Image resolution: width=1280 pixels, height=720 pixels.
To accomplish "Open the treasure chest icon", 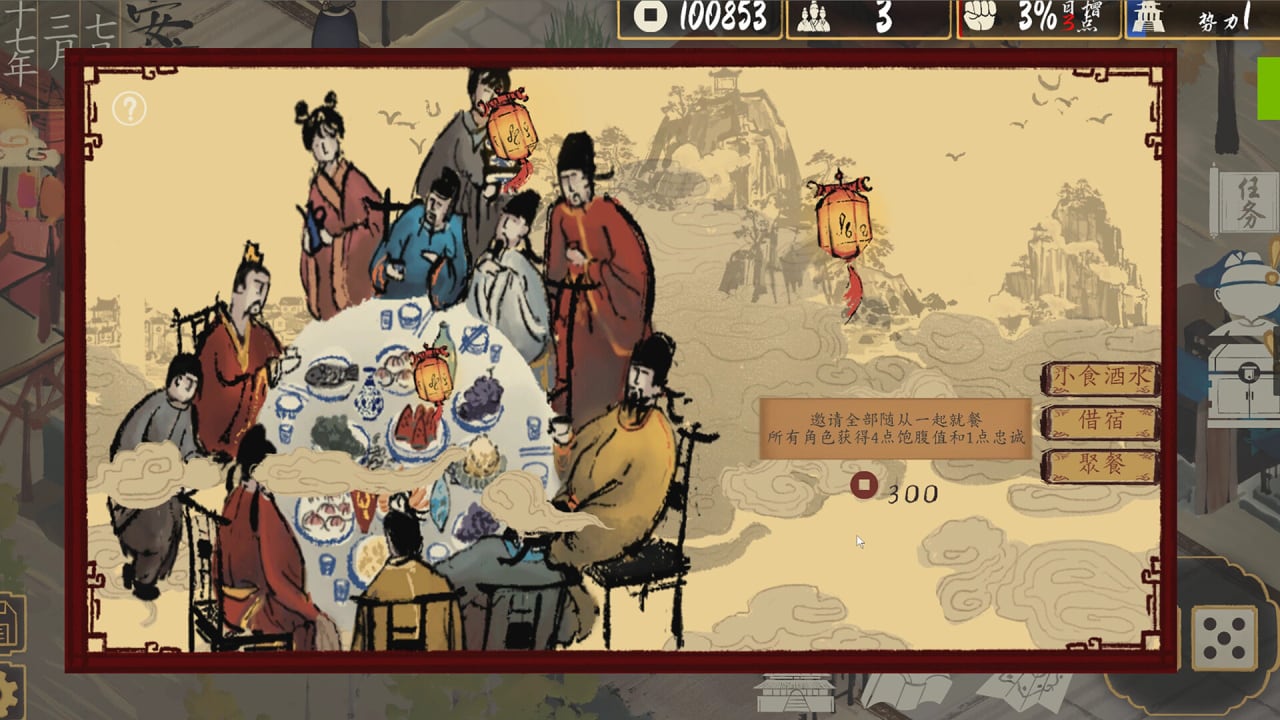I will pos(1243,380).
